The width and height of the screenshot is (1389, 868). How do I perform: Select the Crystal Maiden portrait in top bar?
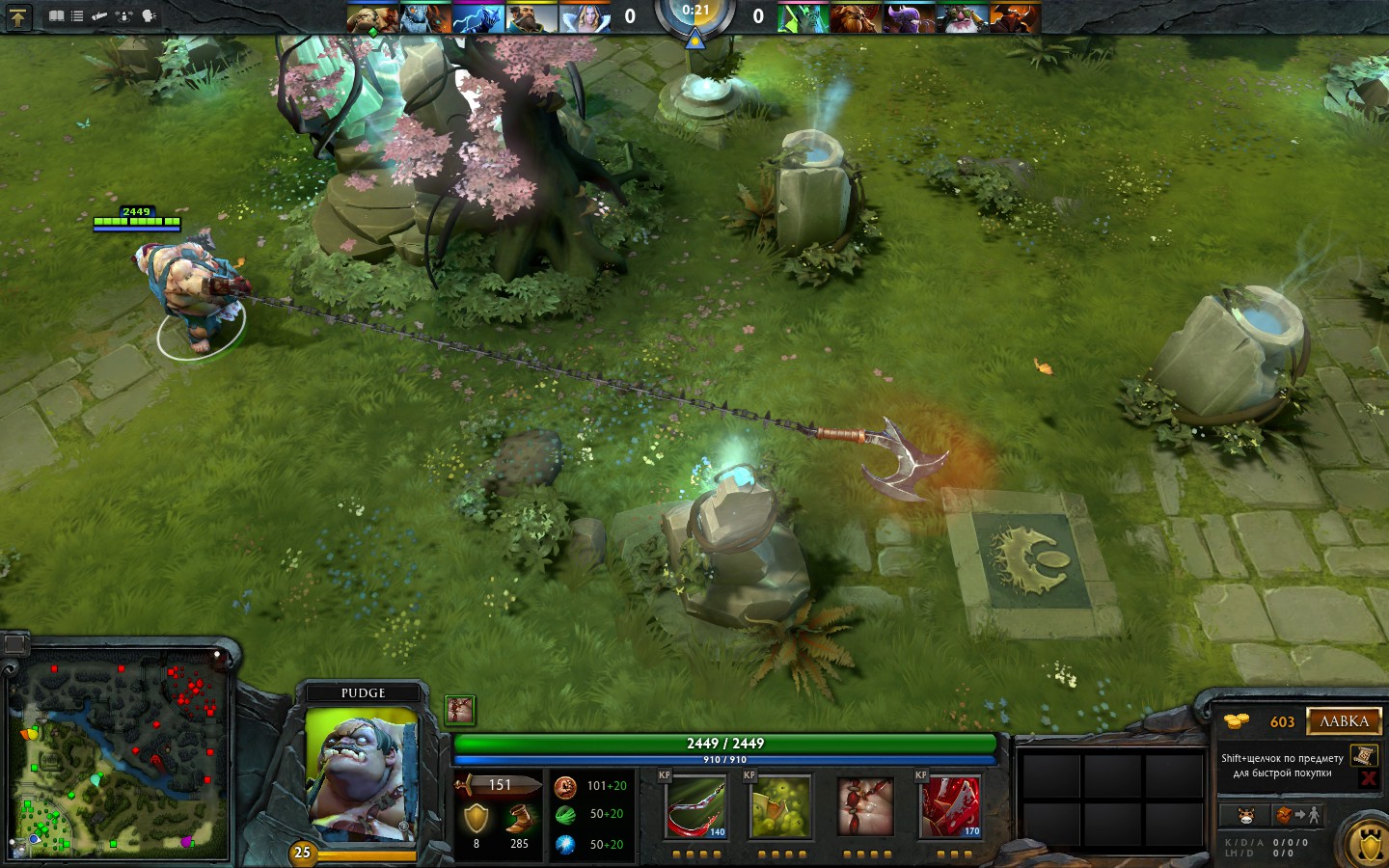pos(585,18)
